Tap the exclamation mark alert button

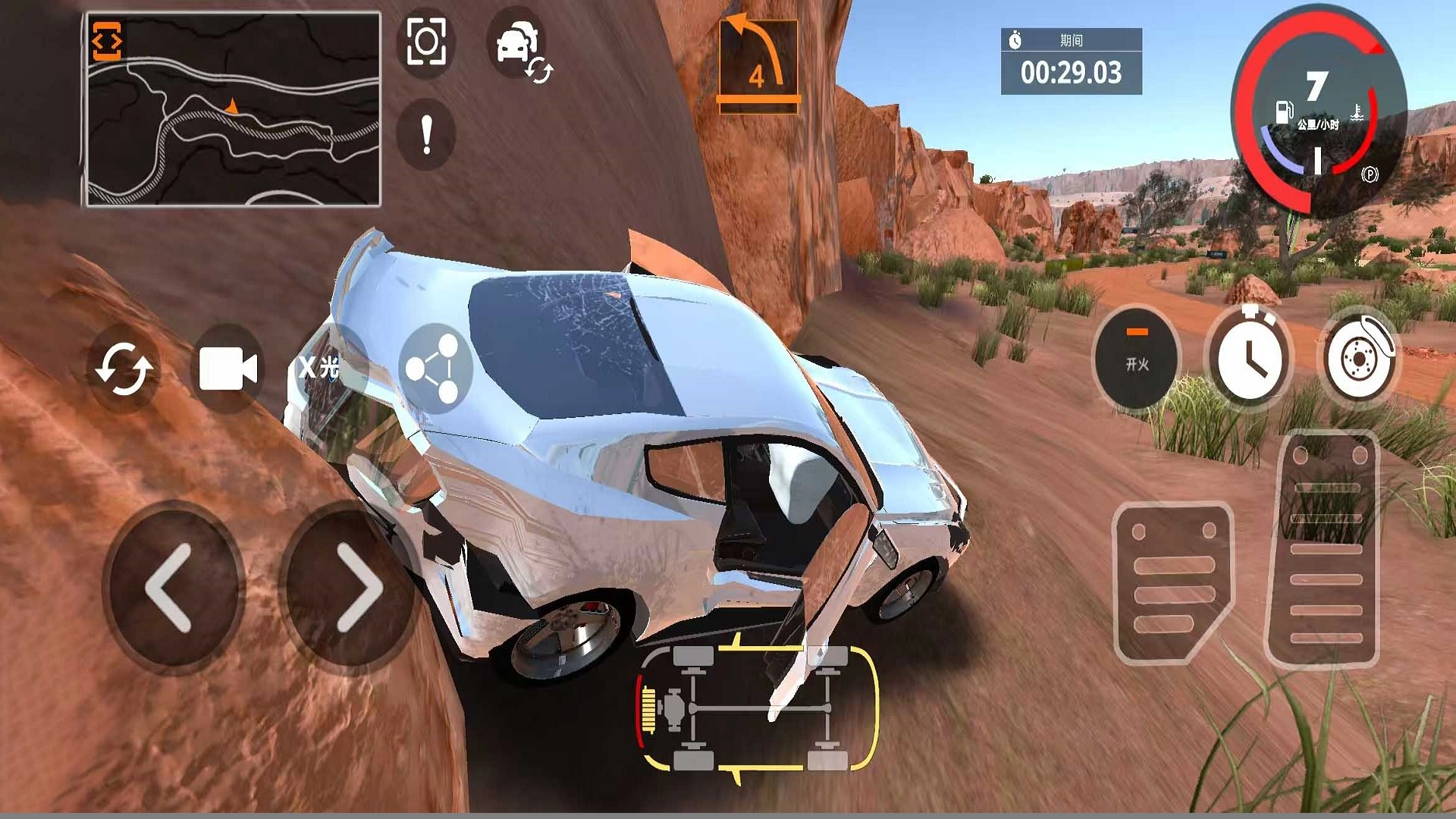426,135
